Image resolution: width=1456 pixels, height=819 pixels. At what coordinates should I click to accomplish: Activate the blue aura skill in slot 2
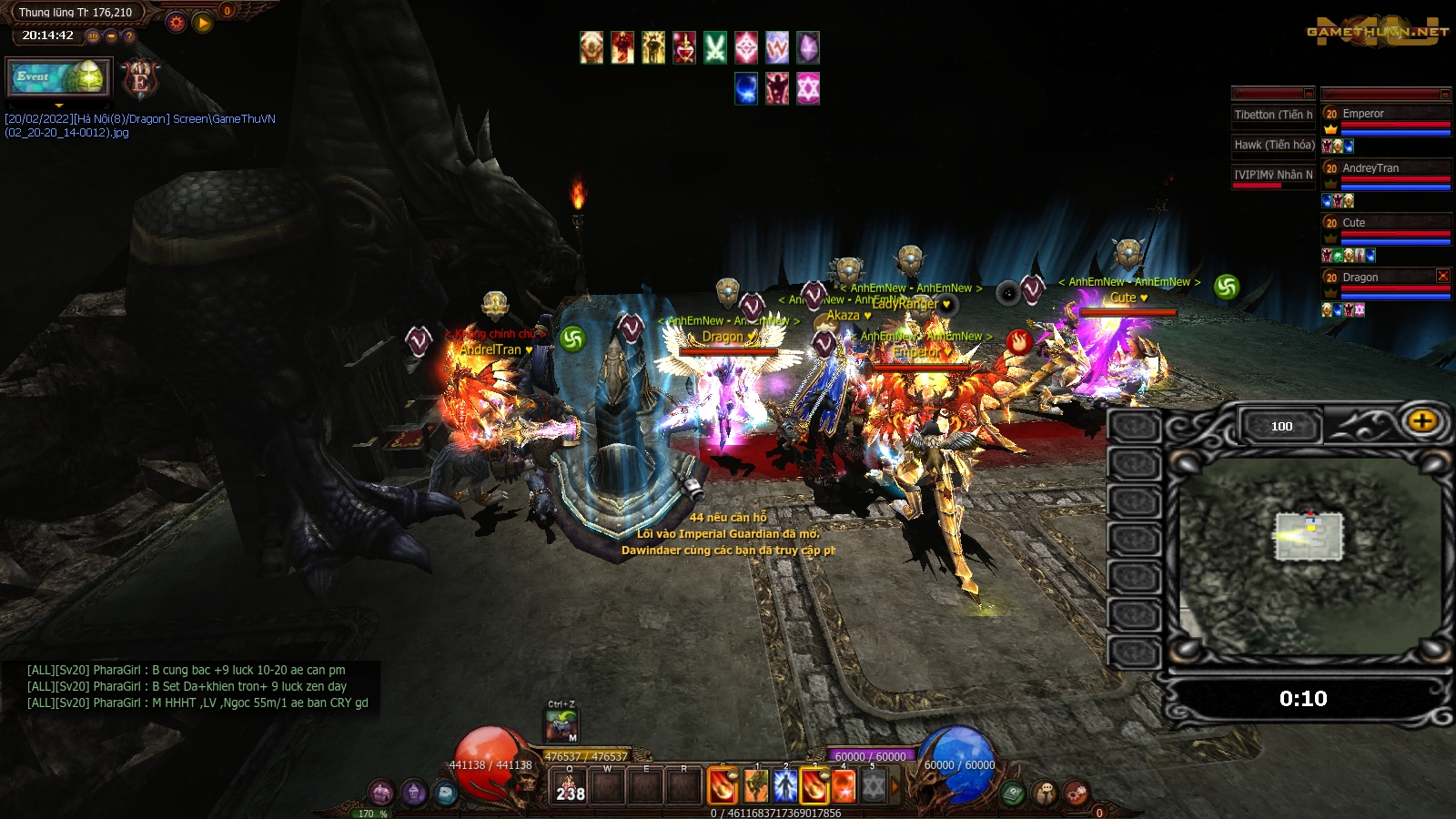(x=785, y=786)
